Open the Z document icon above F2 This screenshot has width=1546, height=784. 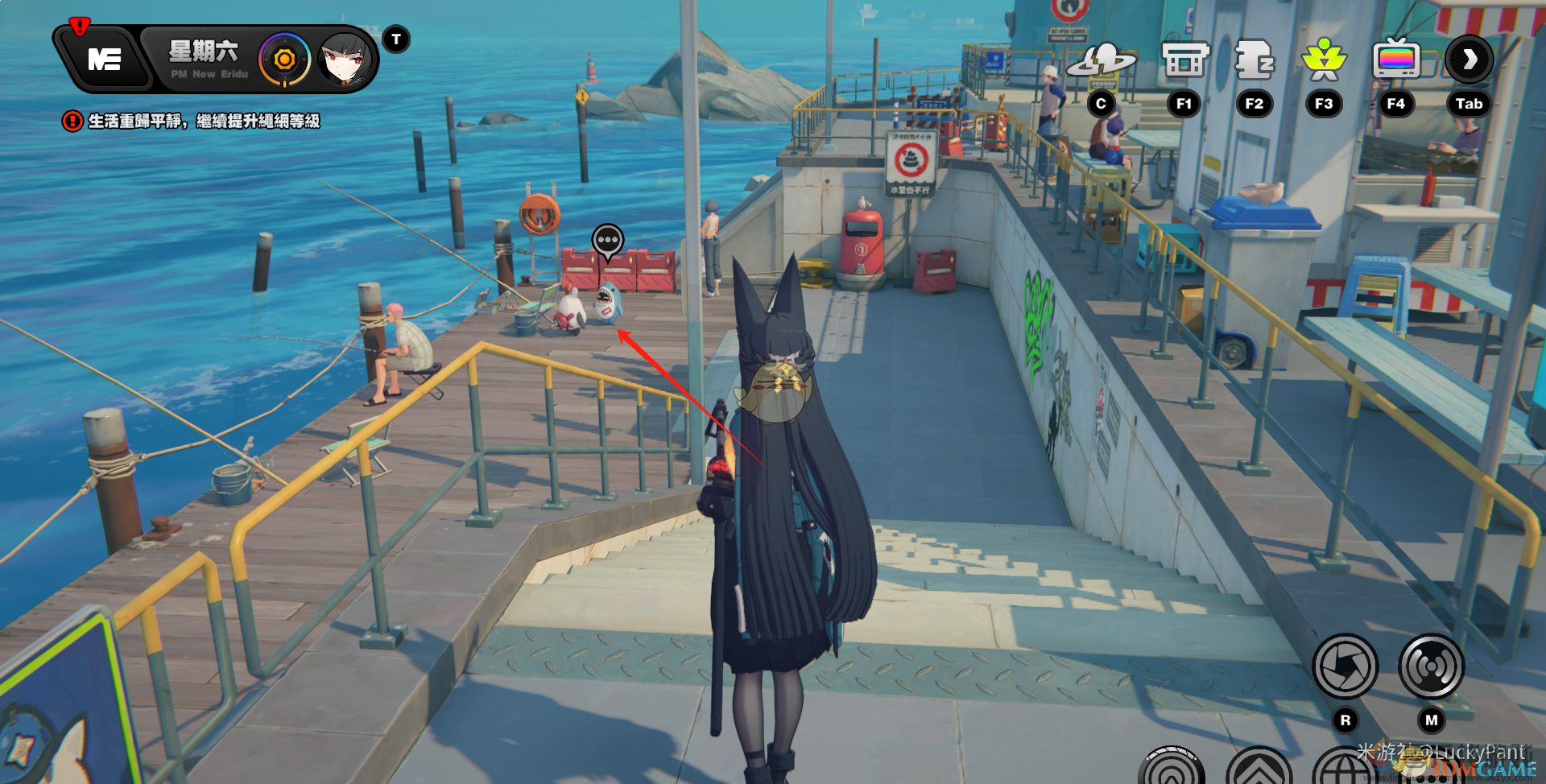tap(1254, 60)
